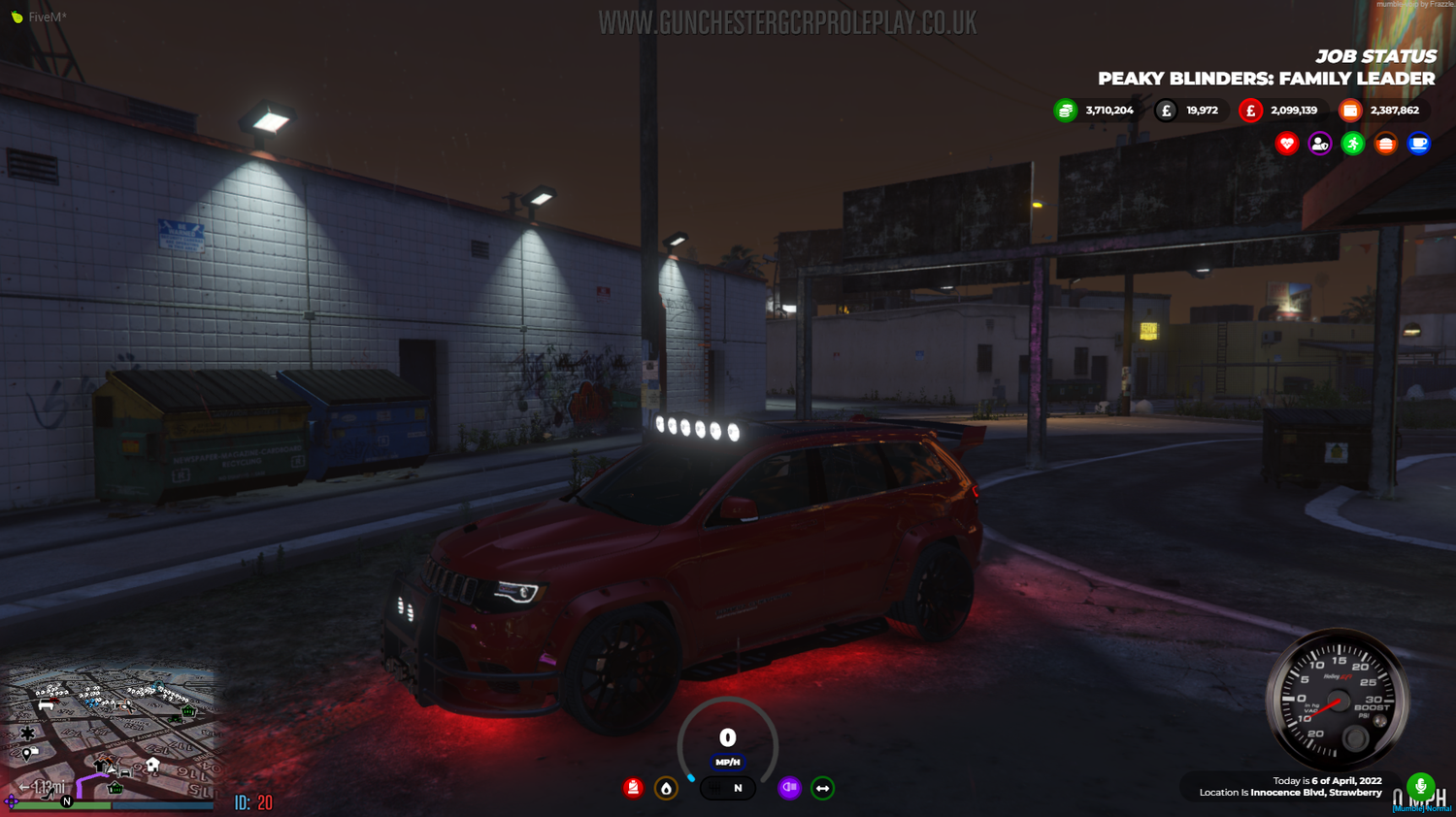1456x817 pixels.
Task: Open the black pound bank balance icon
Action: [1166, 110]
